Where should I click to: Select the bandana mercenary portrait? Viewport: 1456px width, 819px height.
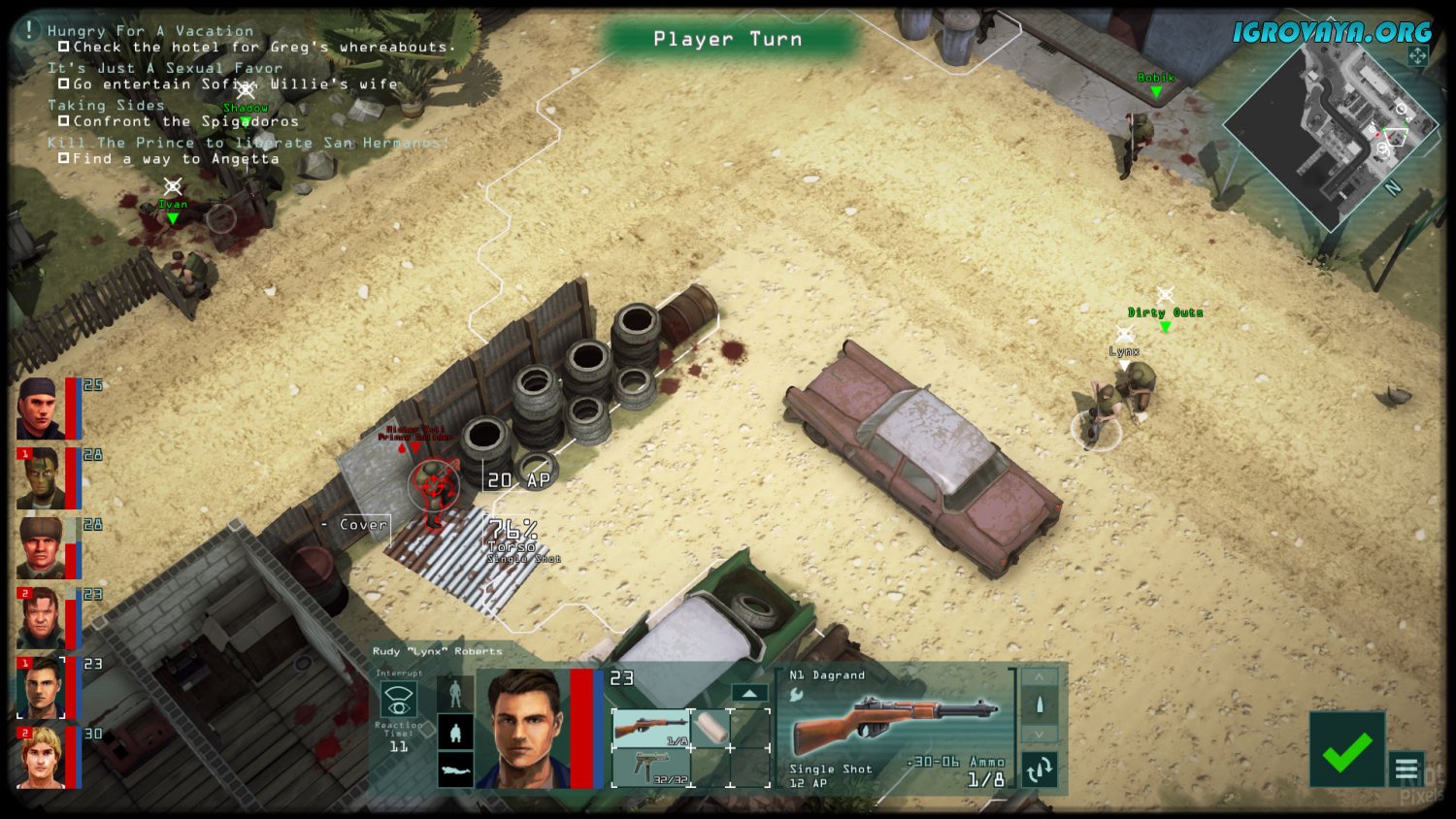tap(41, 409)
